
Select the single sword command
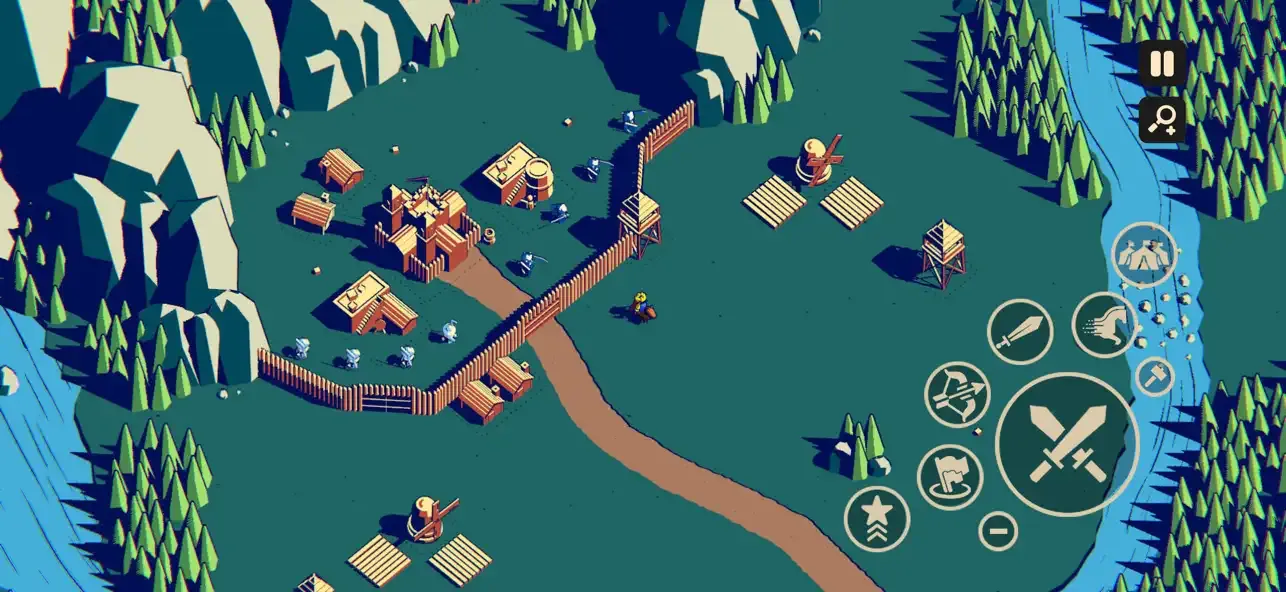tap(1020, 331)
